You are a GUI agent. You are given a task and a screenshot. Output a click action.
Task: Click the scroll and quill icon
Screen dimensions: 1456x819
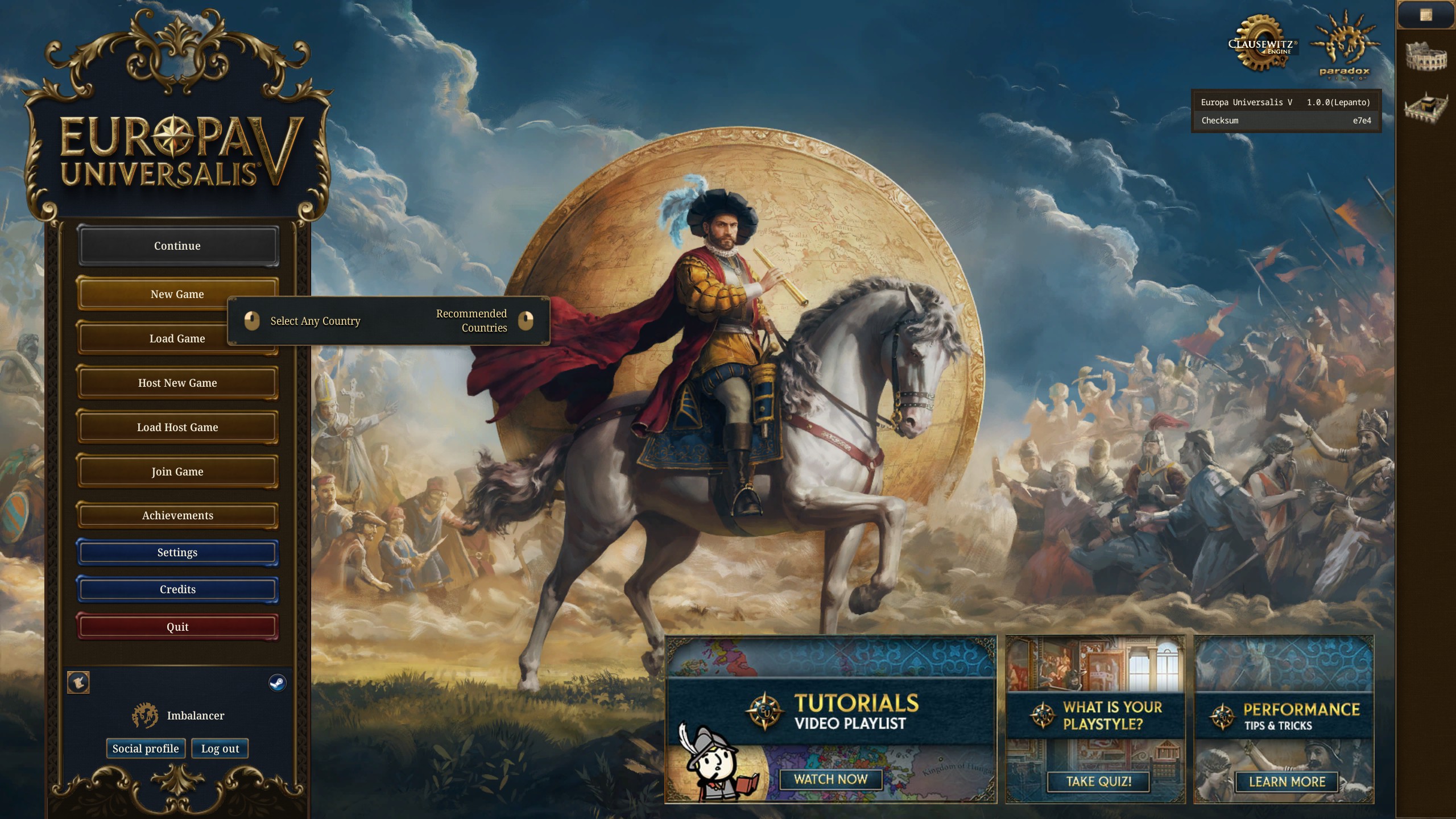(78, 682)
